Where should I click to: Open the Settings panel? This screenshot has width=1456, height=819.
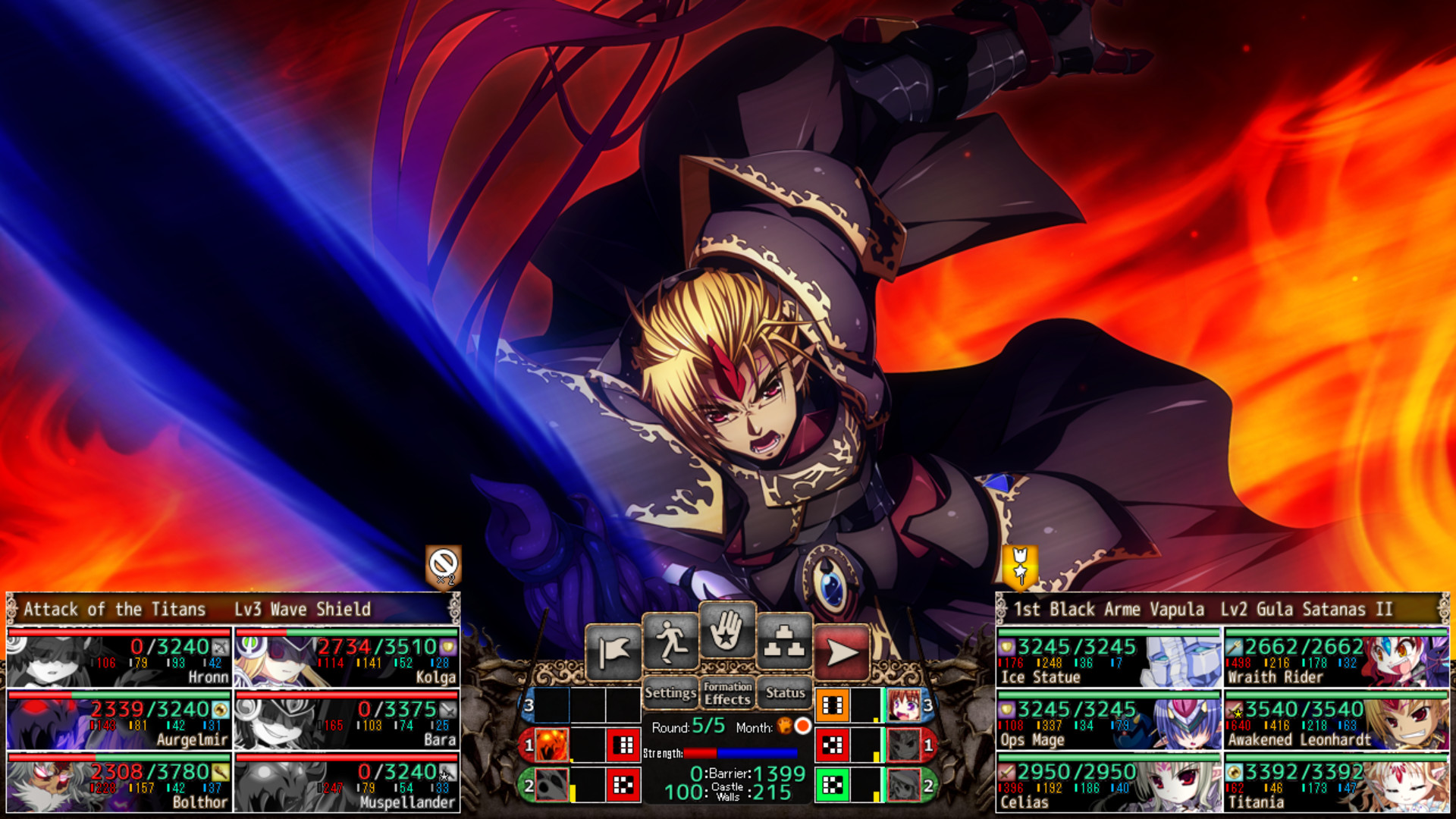click(x=670, y=693)
